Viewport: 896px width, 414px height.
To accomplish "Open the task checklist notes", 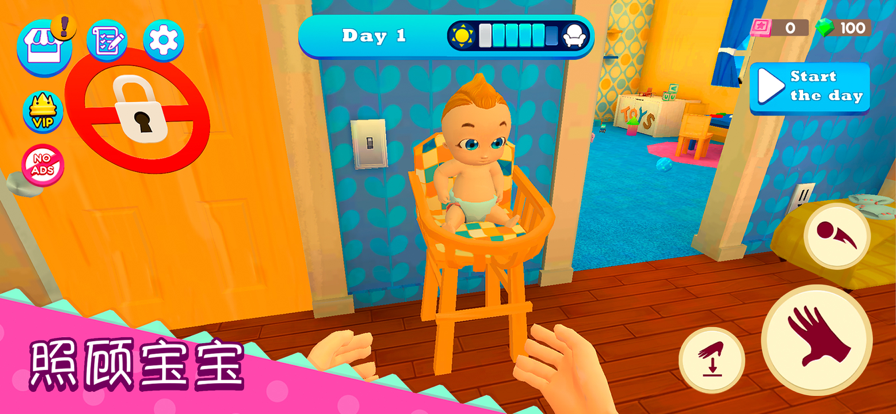I will [107, 41].
